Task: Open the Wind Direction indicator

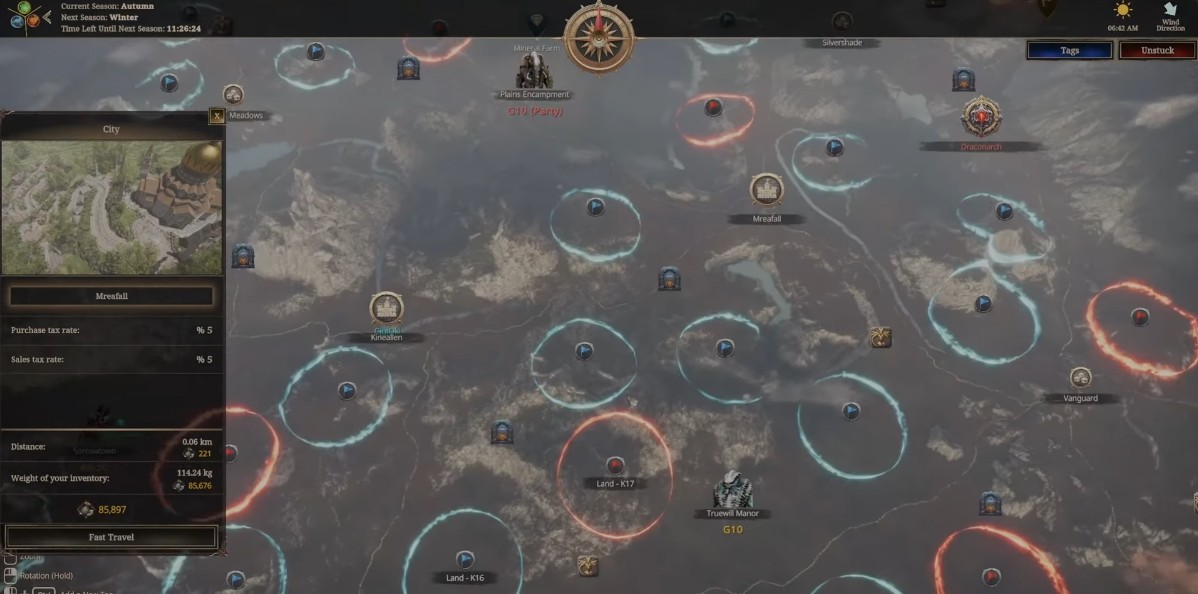Action: pos(1170,13)
